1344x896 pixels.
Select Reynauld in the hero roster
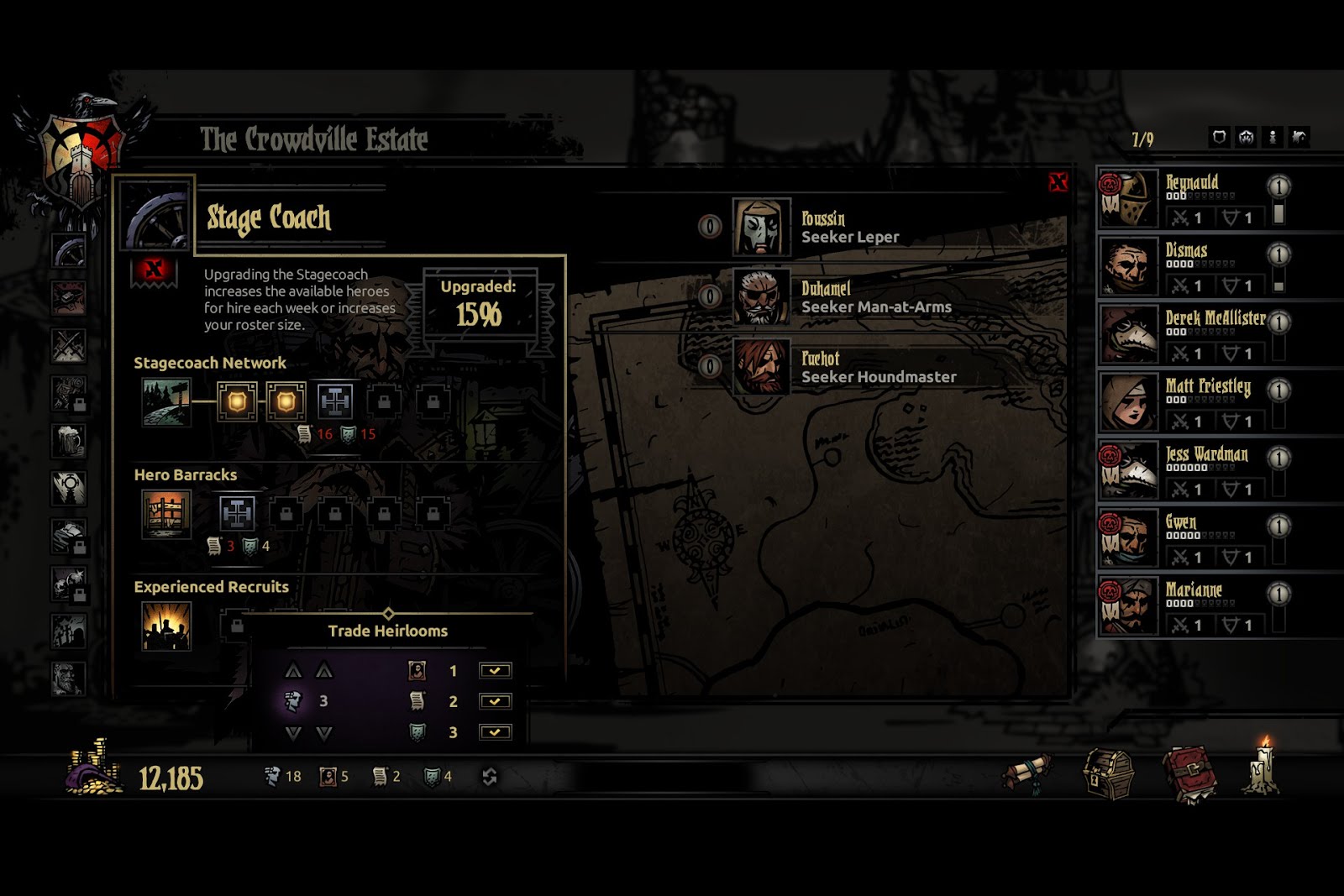(x=1193, y=199)
